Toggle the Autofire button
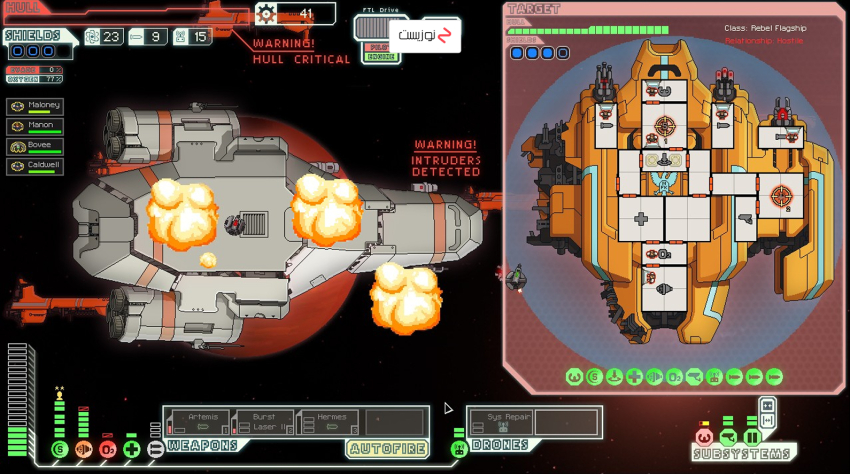This screenshot has height=474, width=850. (x=387, y=449)
